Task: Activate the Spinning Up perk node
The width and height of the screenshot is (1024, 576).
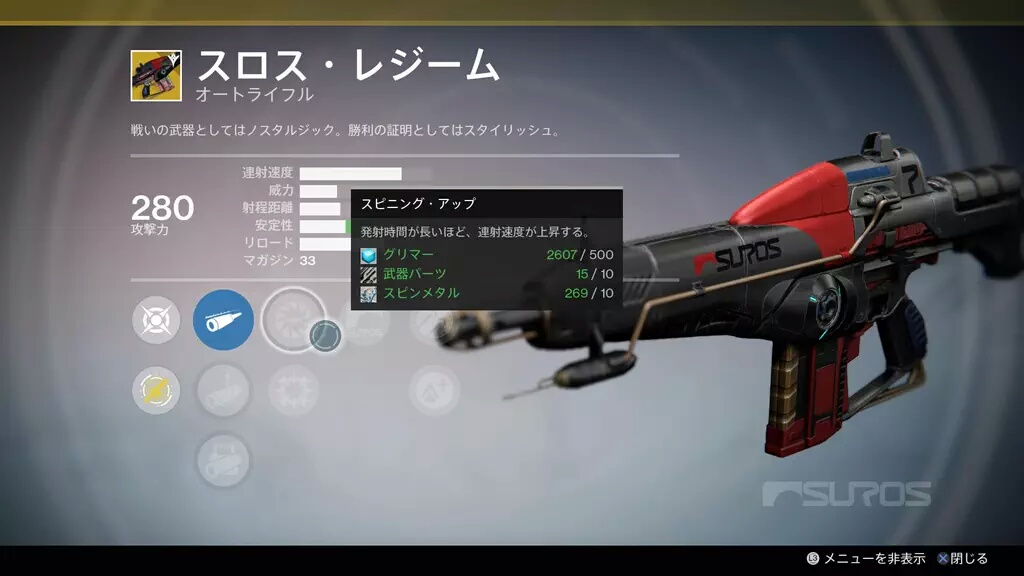Action: pyautogui.click(x=293, y=320)
